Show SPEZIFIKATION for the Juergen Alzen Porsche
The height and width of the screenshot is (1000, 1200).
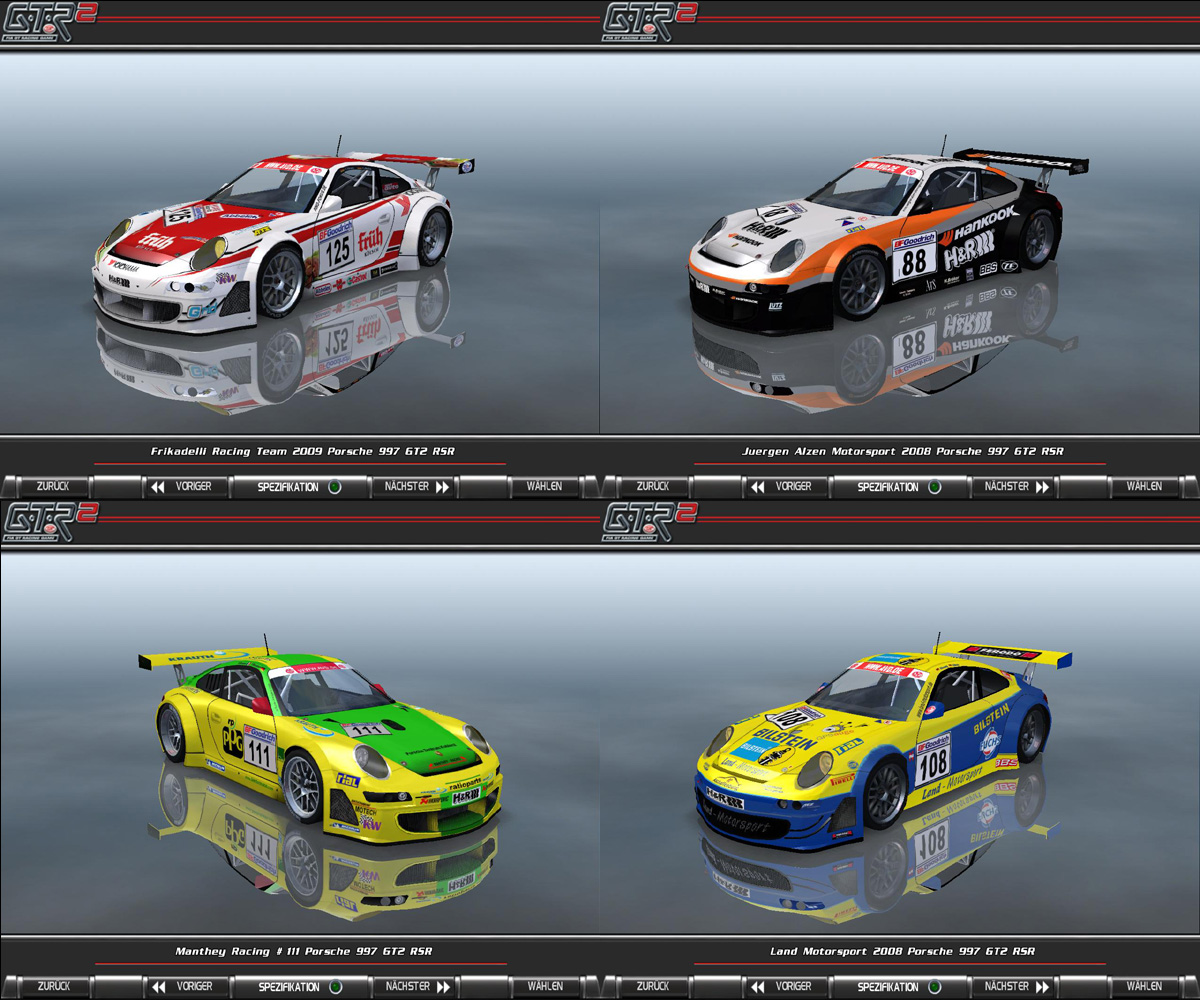pyautogui.click(x=898, y=487)
